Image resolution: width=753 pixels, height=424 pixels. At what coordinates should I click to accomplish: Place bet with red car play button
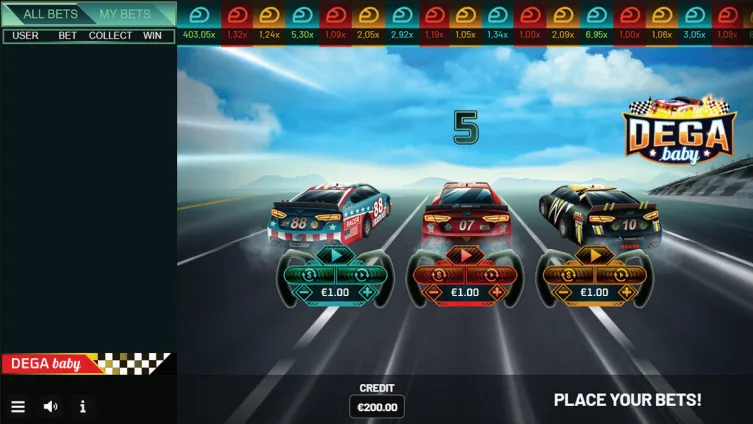coord(465,256)
